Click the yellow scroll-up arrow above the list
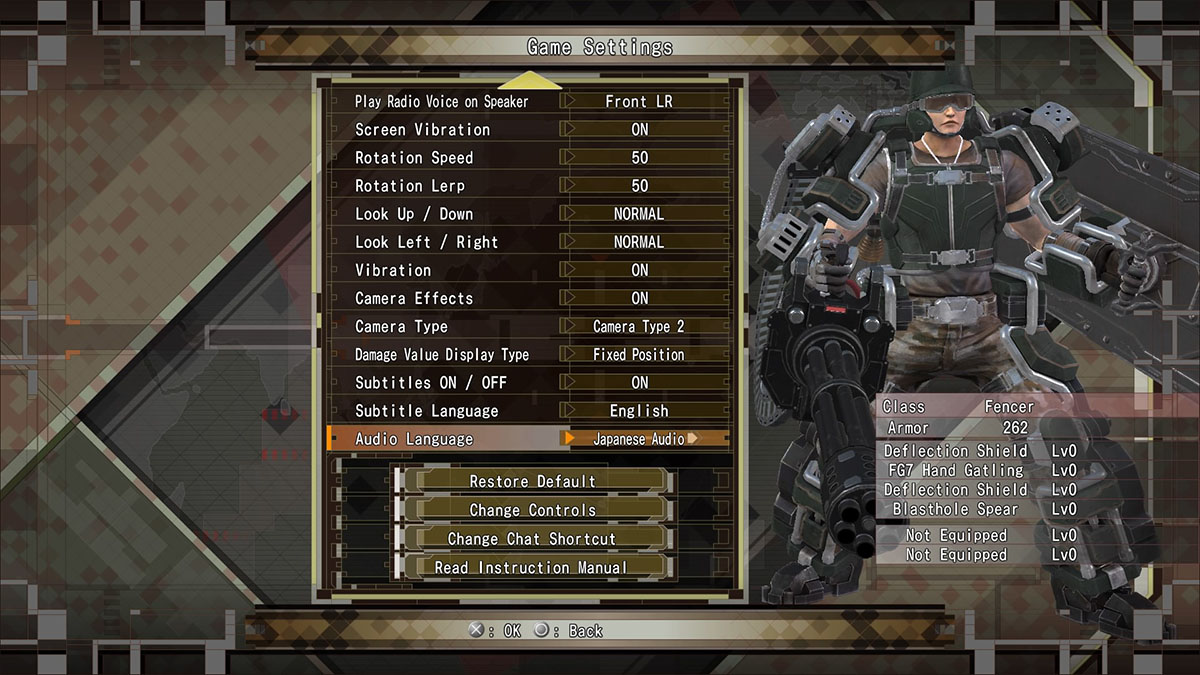Image resolution: width=1200 pixels, height=675 pixels. coord(529,80)
